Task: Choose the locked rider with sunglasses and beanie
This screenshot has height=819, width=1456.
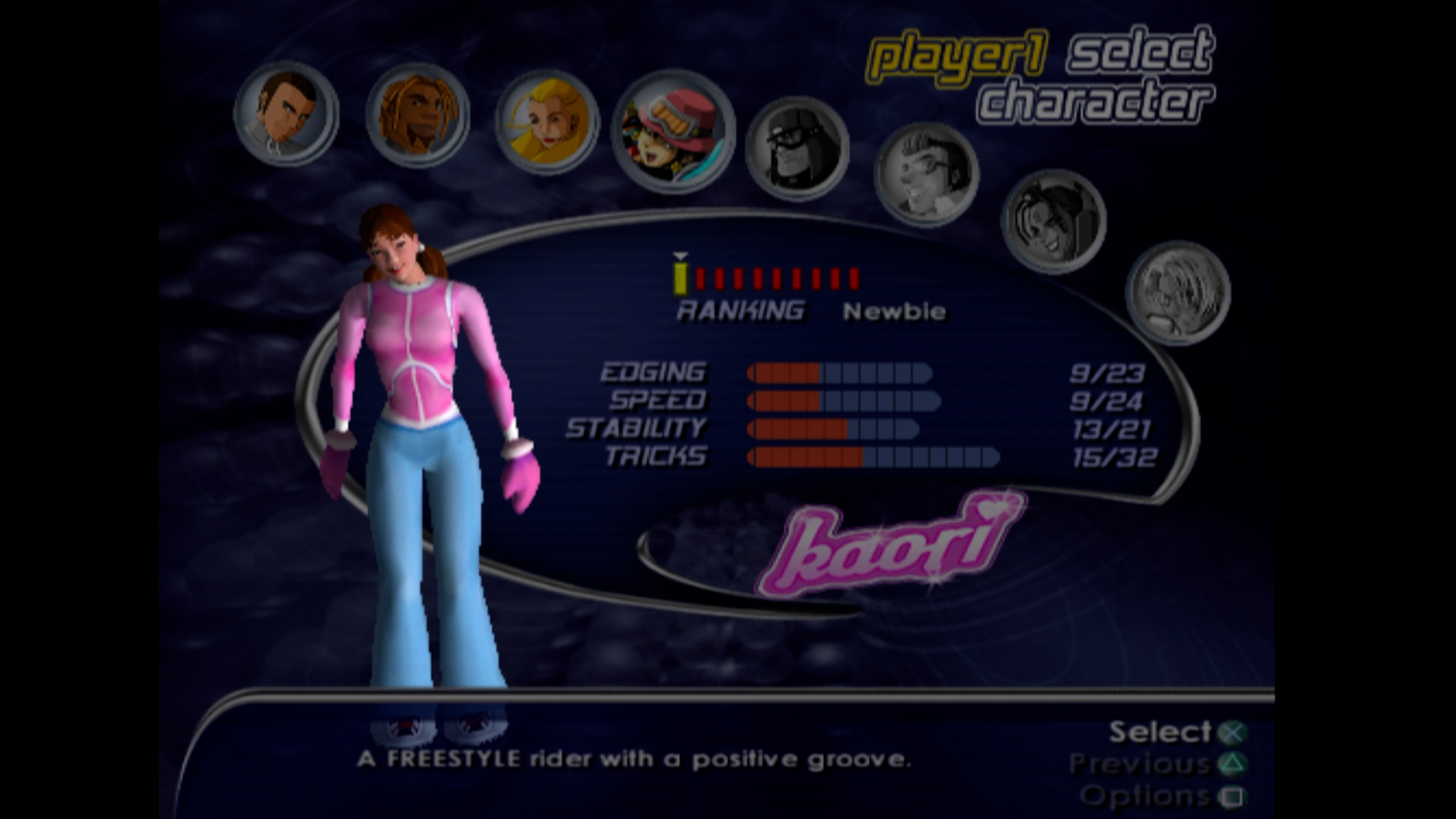Action: (x=798, y=149)
